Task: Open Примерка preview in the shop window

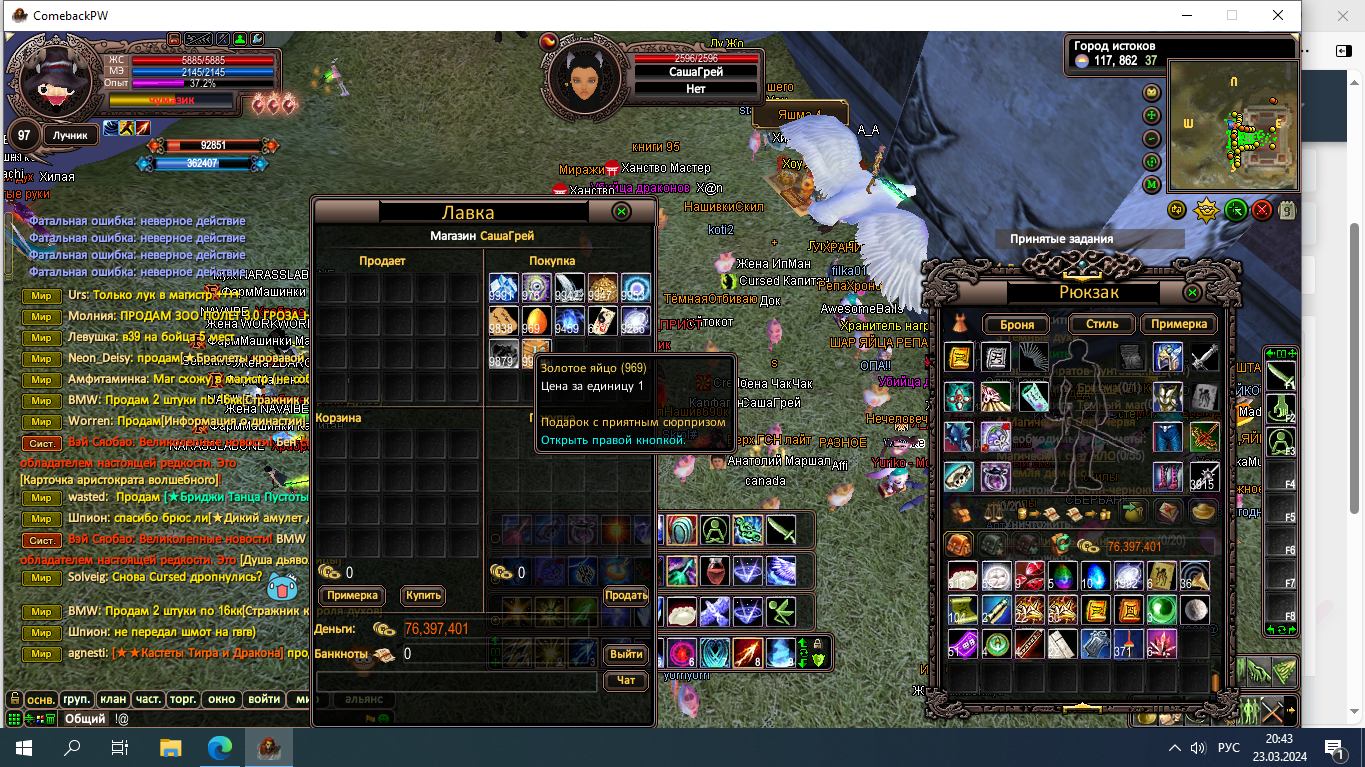Action: point(352,595)
